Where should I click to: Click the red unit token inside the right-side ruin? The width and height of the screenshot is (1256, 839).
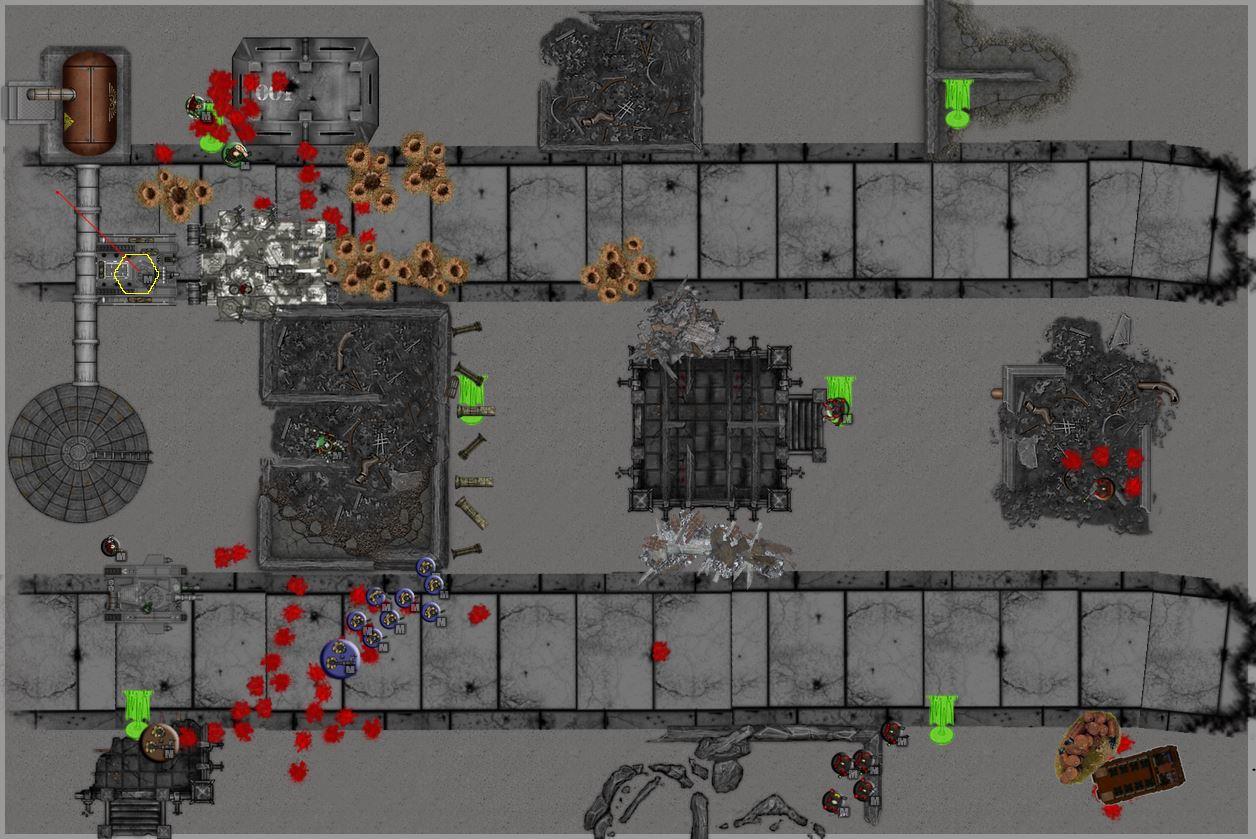[x=1103, y=488]
